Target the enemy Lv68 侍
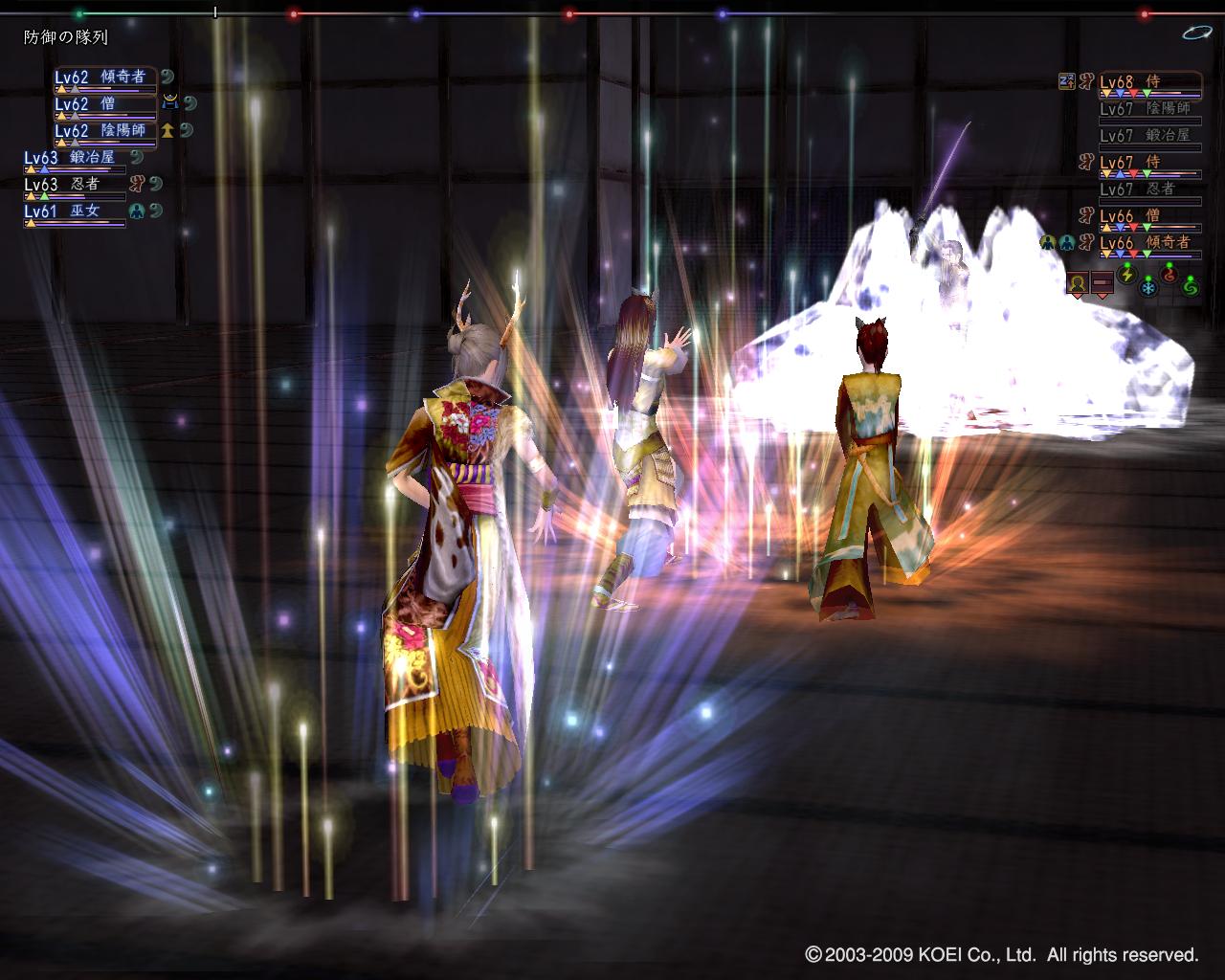Screen dimensions: 1225x980 click(1148, 83)
